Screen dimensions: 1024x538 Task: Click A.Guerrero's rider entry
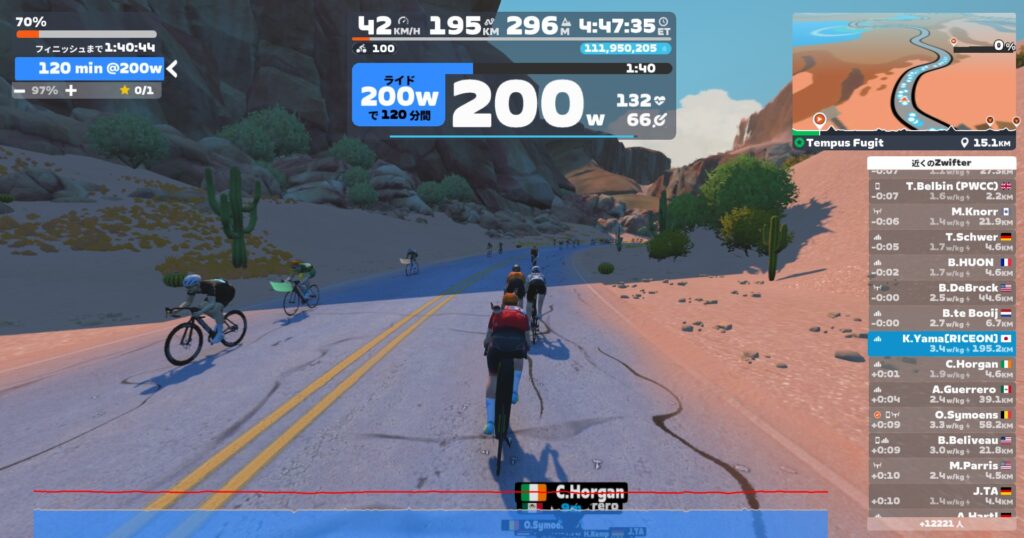point(941,394)
